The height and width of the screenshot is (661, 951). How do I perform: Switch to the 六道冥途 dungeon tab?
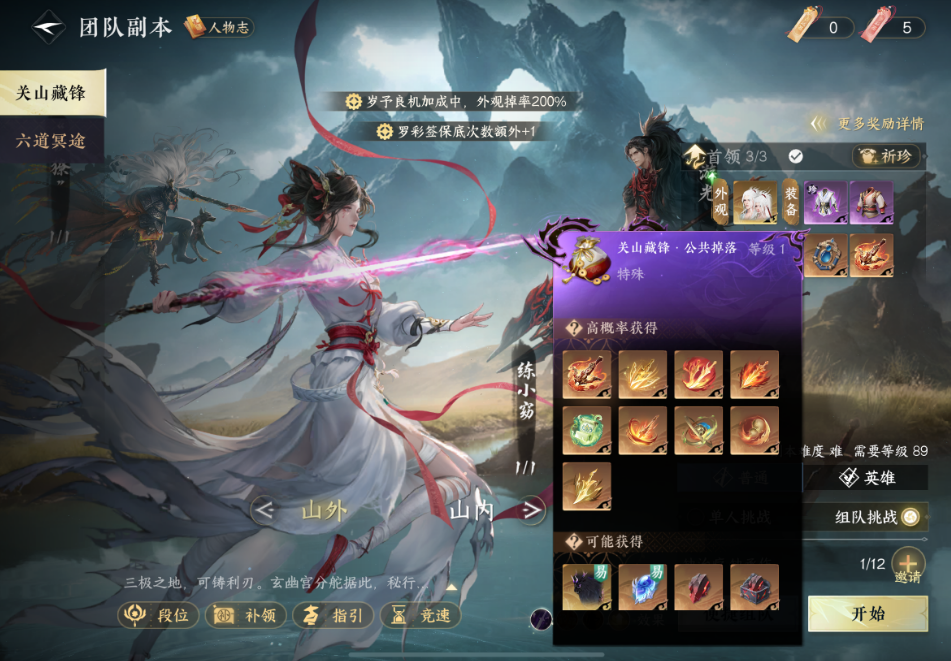(x=51, y=141)
